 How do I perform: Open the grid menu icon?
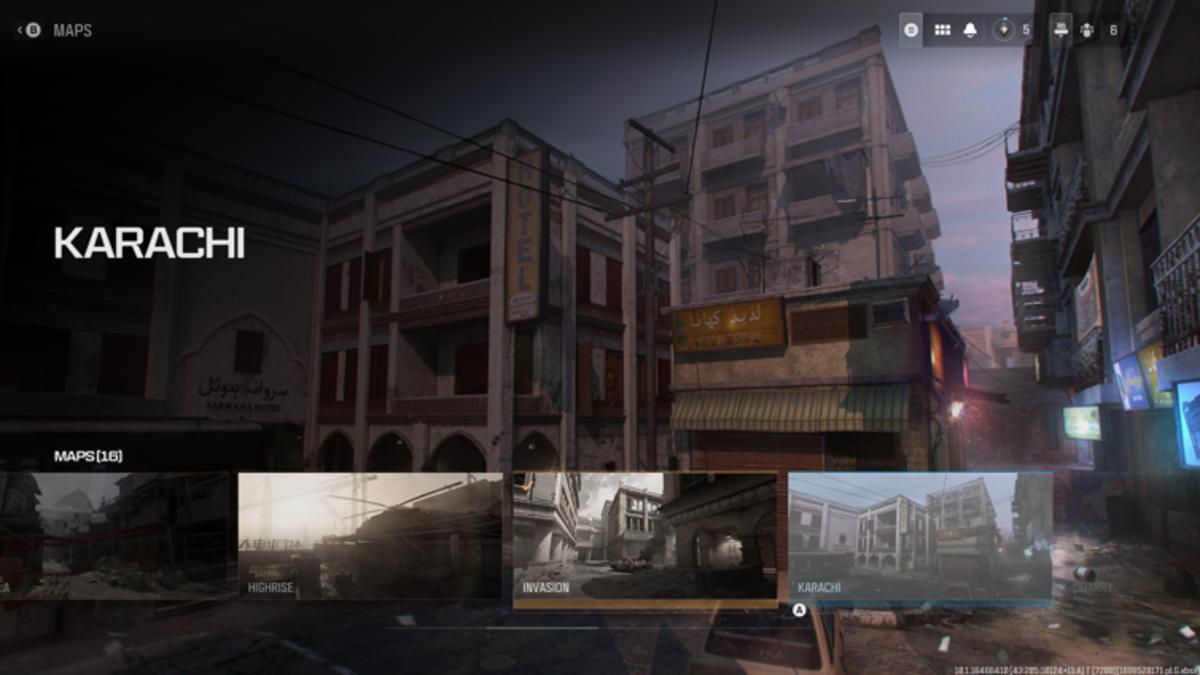tap(942, 30)
